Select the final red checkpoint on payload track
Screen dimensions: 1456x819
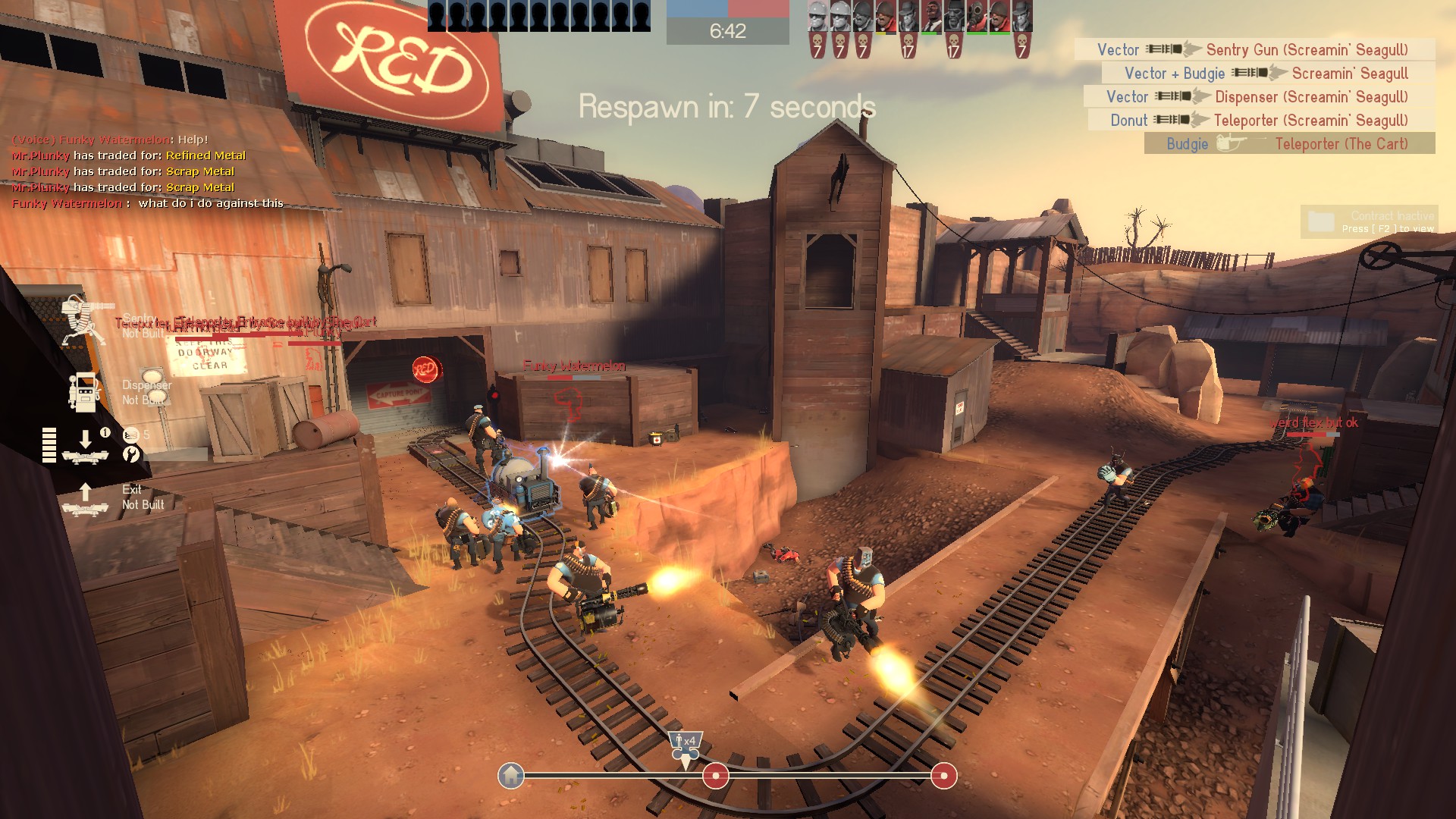(943, 776)
